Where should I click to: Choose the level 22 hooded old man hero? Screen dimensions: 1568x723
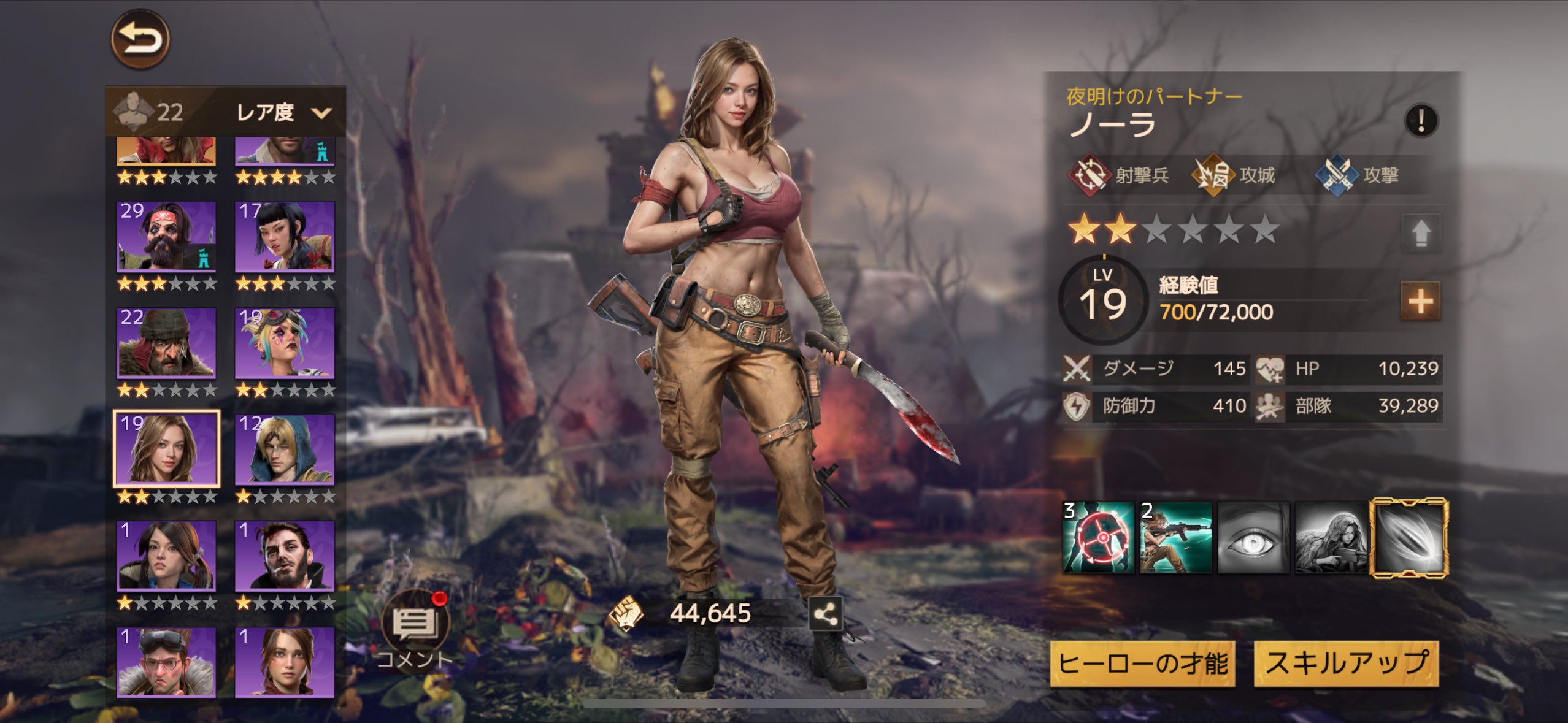(x=166, y=342)
